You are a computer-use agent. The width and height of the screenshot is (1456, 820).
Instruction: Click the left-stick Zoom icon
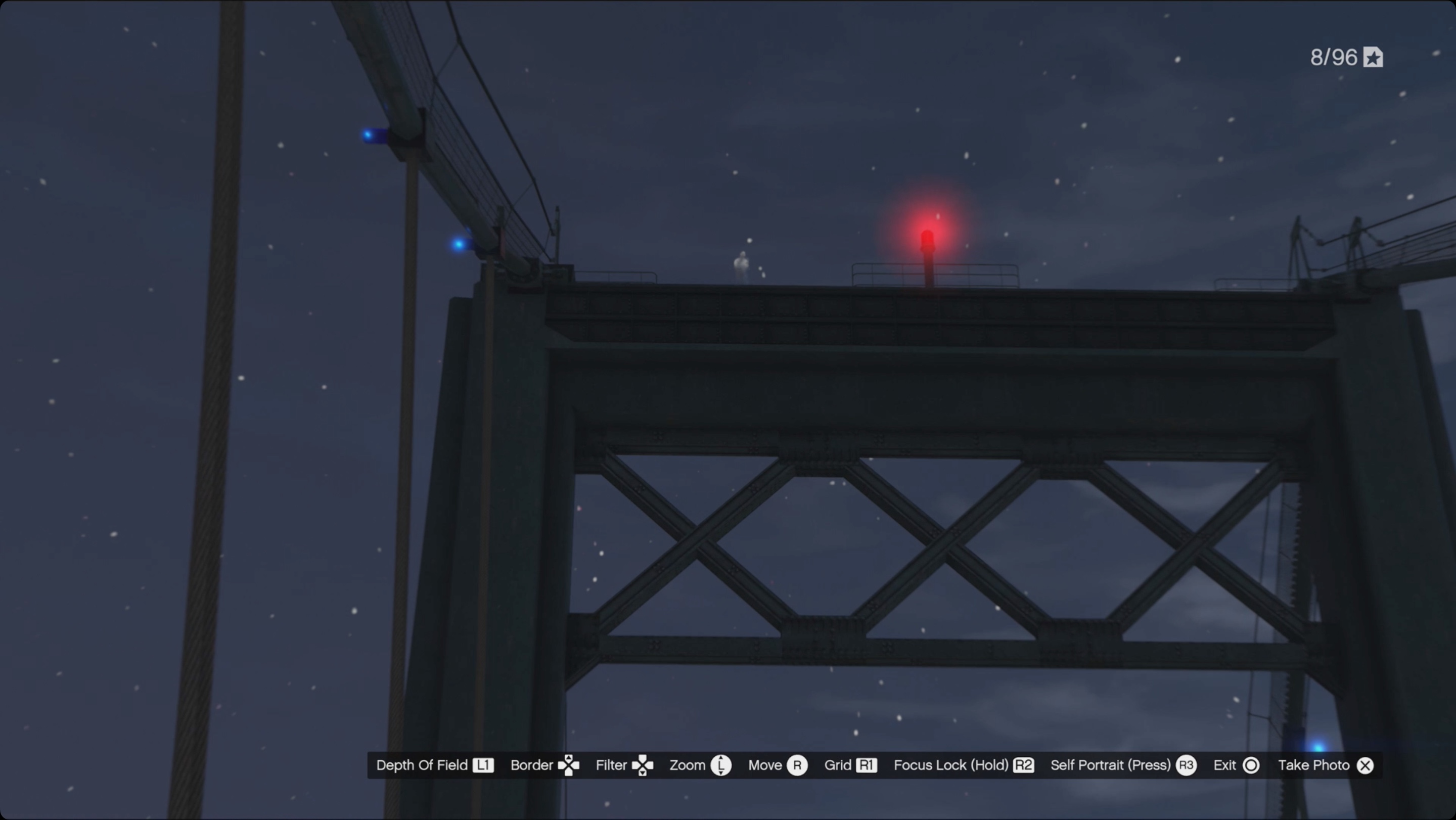(722, 765)
